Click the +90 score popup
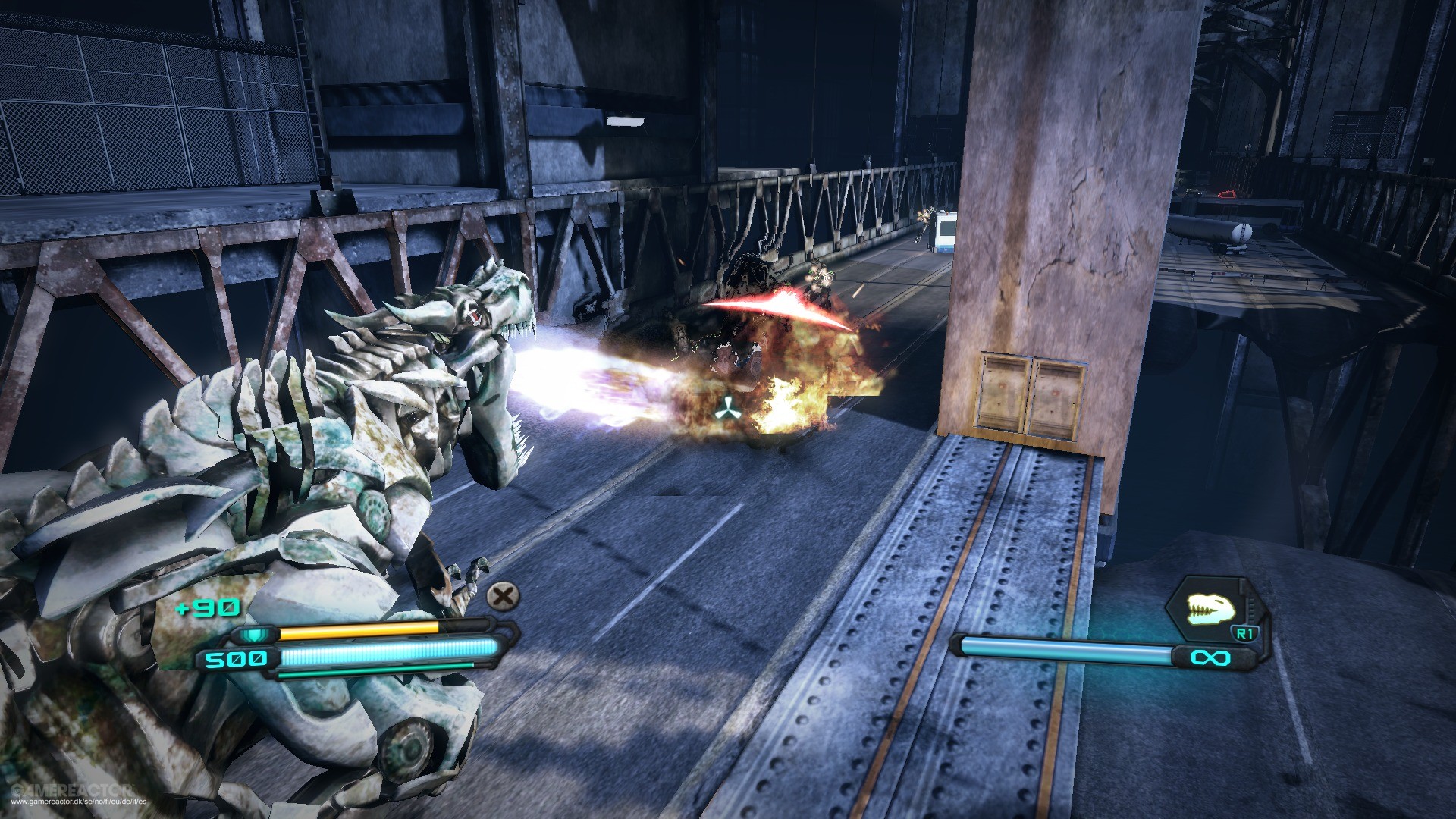Viewport: 1456px width, 819px height. (207, 607)
